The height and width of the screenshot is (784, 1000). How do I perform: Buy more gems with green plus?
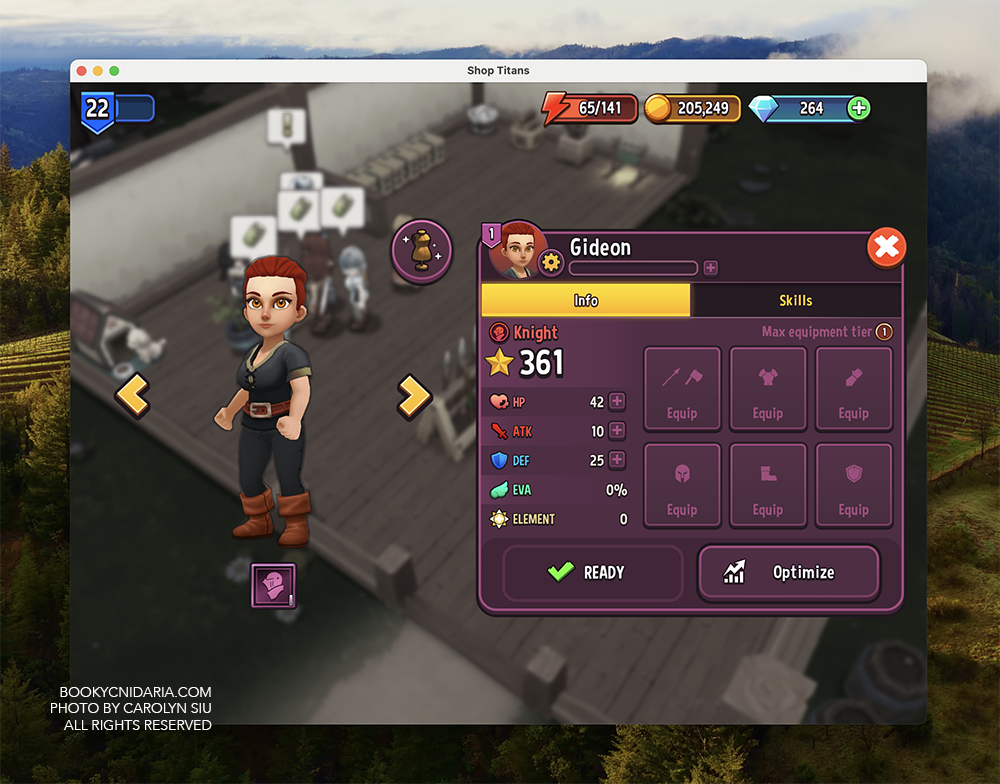tap(858, 109)
